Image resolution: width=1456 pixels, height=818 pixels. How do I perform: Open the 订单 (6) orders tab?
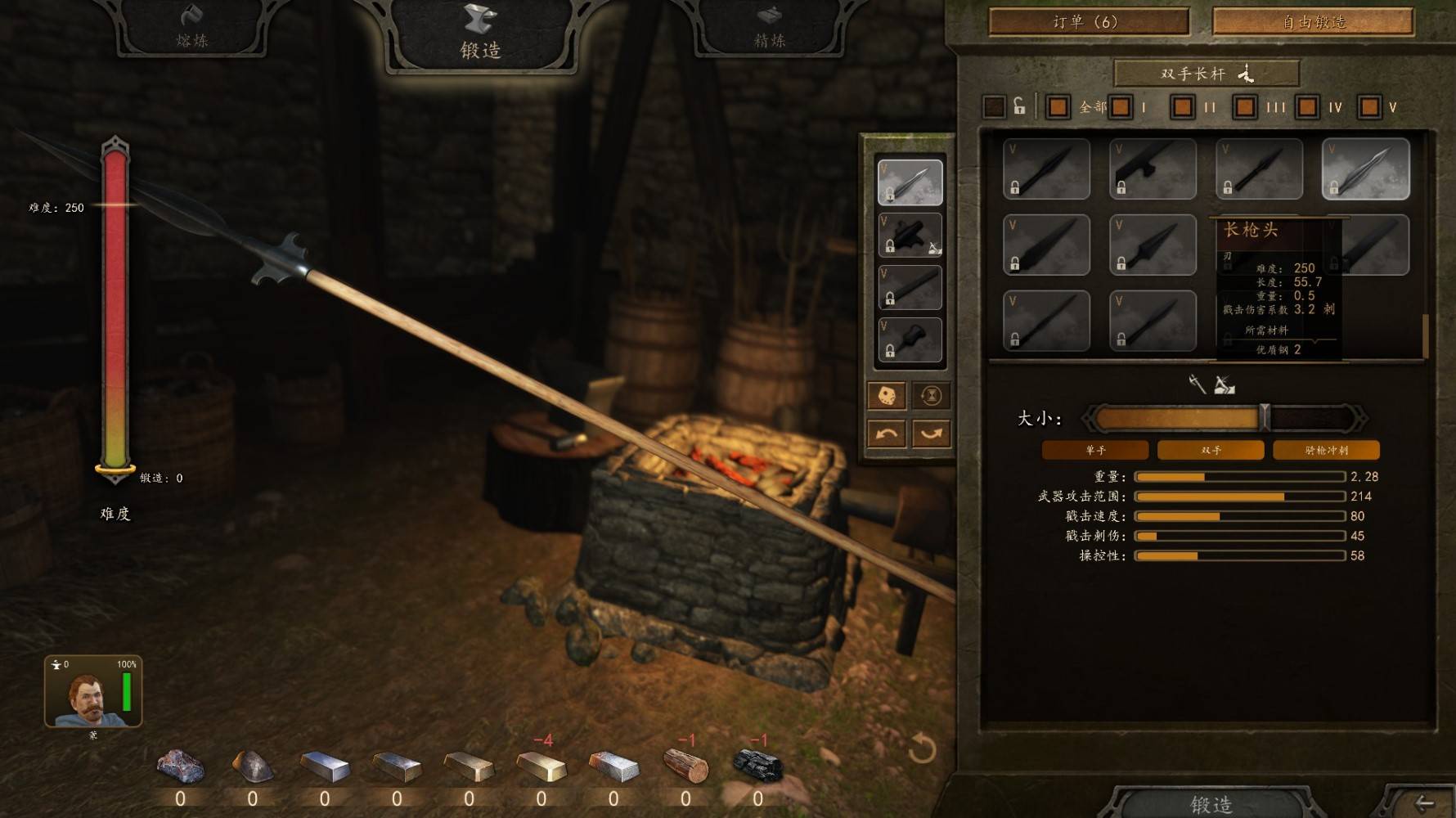coord(1088,22)
